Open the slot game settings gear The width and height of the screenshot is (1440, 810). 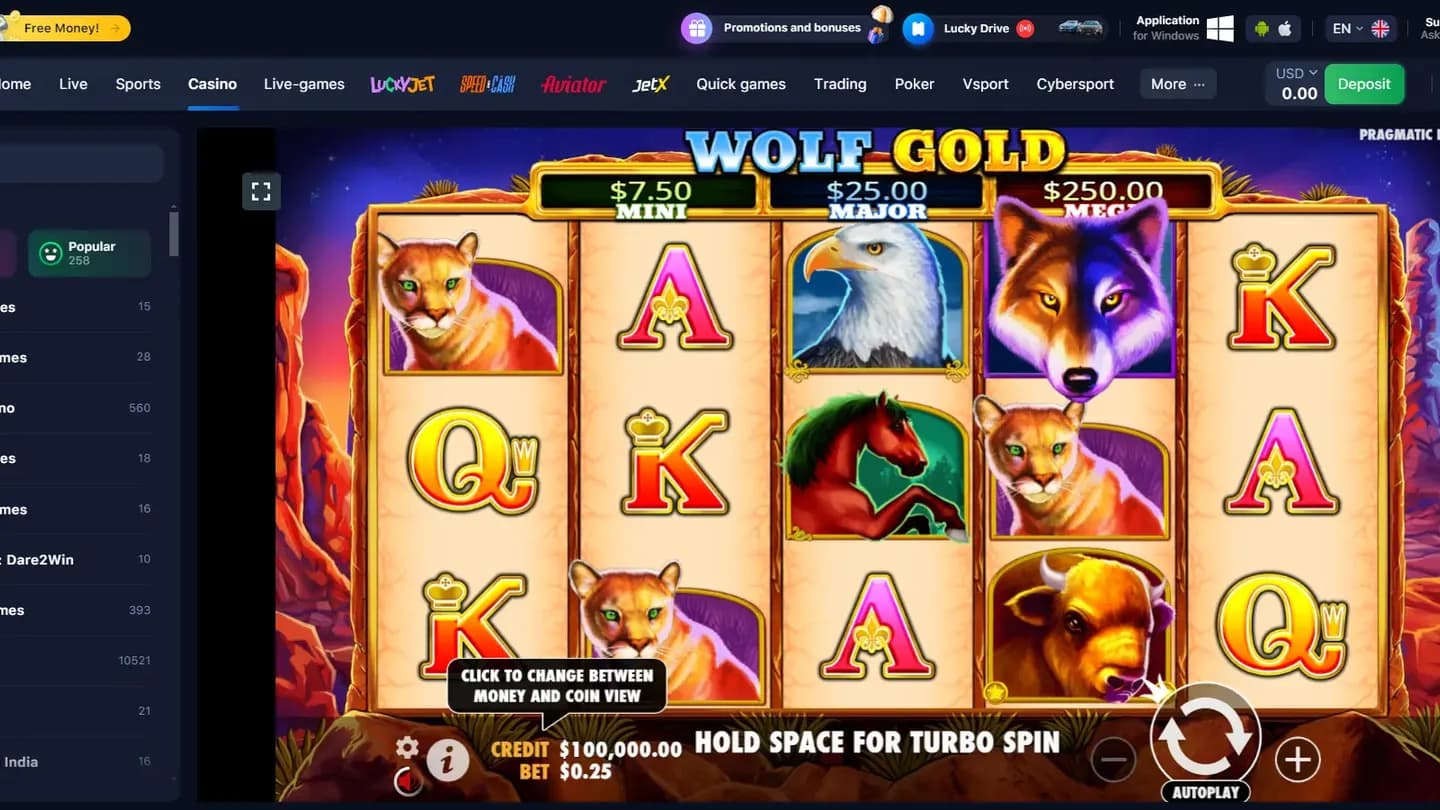408,745
